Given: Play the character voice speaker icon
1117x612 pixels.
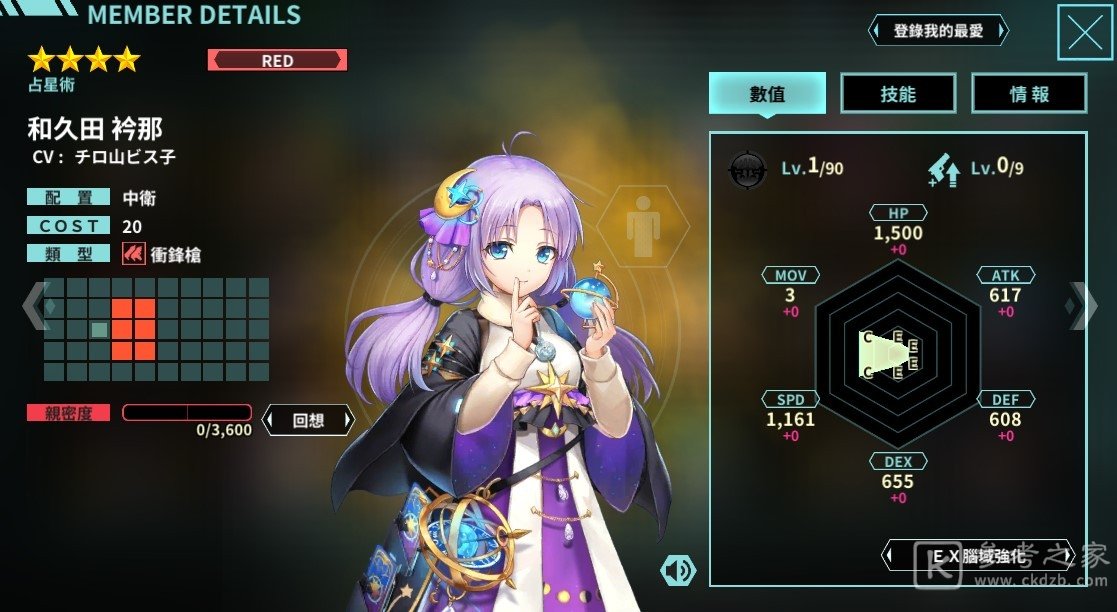Looking at the screenshot, I should click(x=678, y=570).
